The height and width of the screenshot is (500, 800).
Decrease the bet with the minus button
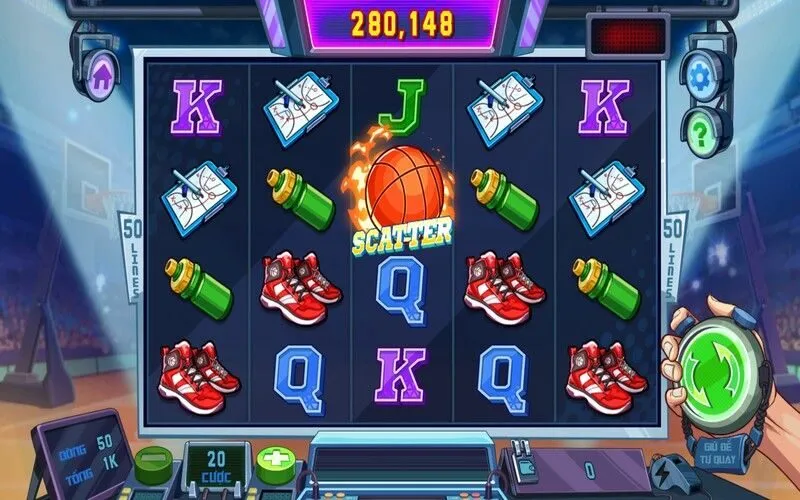154,462
